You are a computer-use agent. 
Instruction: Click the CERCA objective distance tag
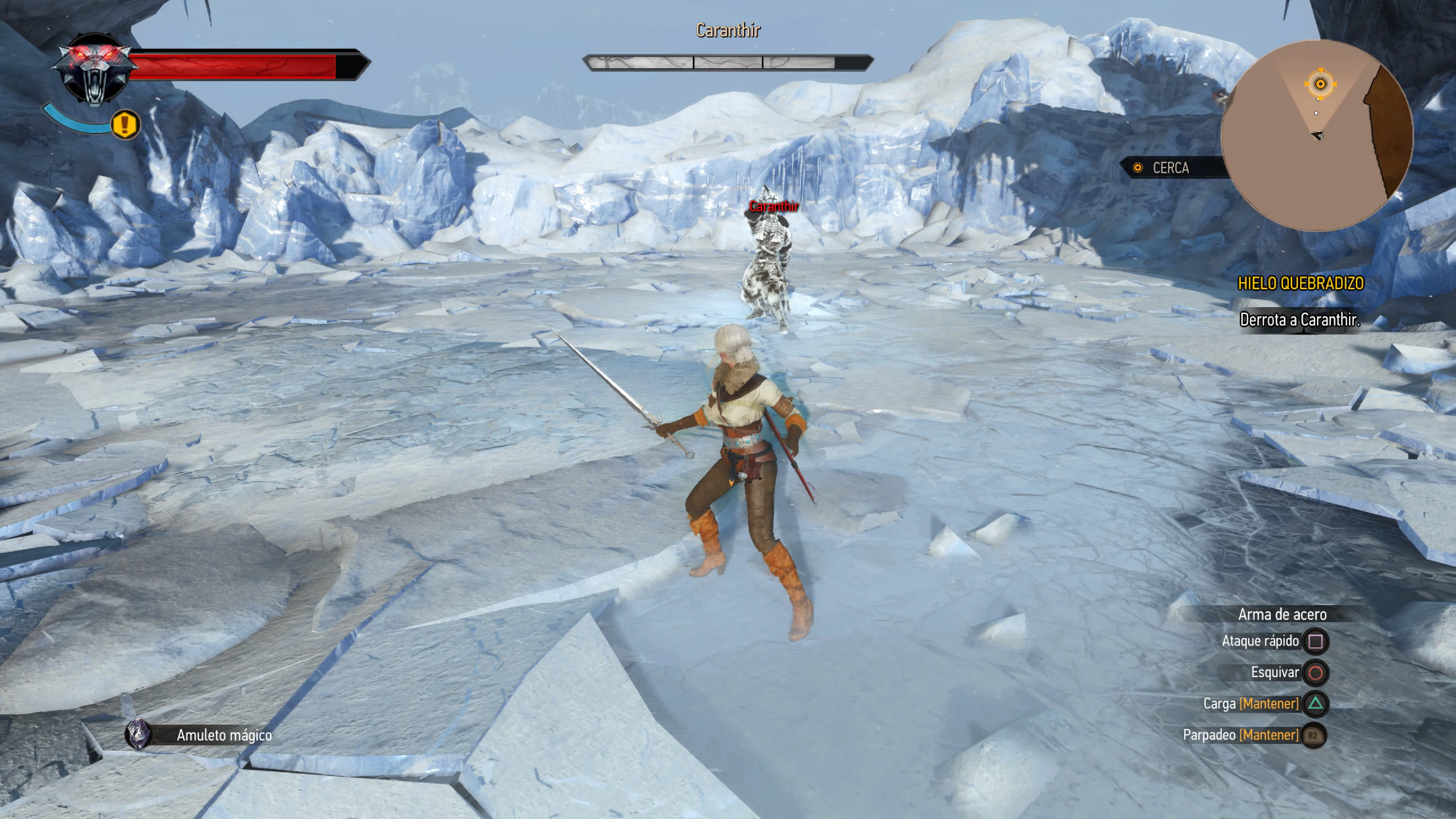pos(1169,168)
